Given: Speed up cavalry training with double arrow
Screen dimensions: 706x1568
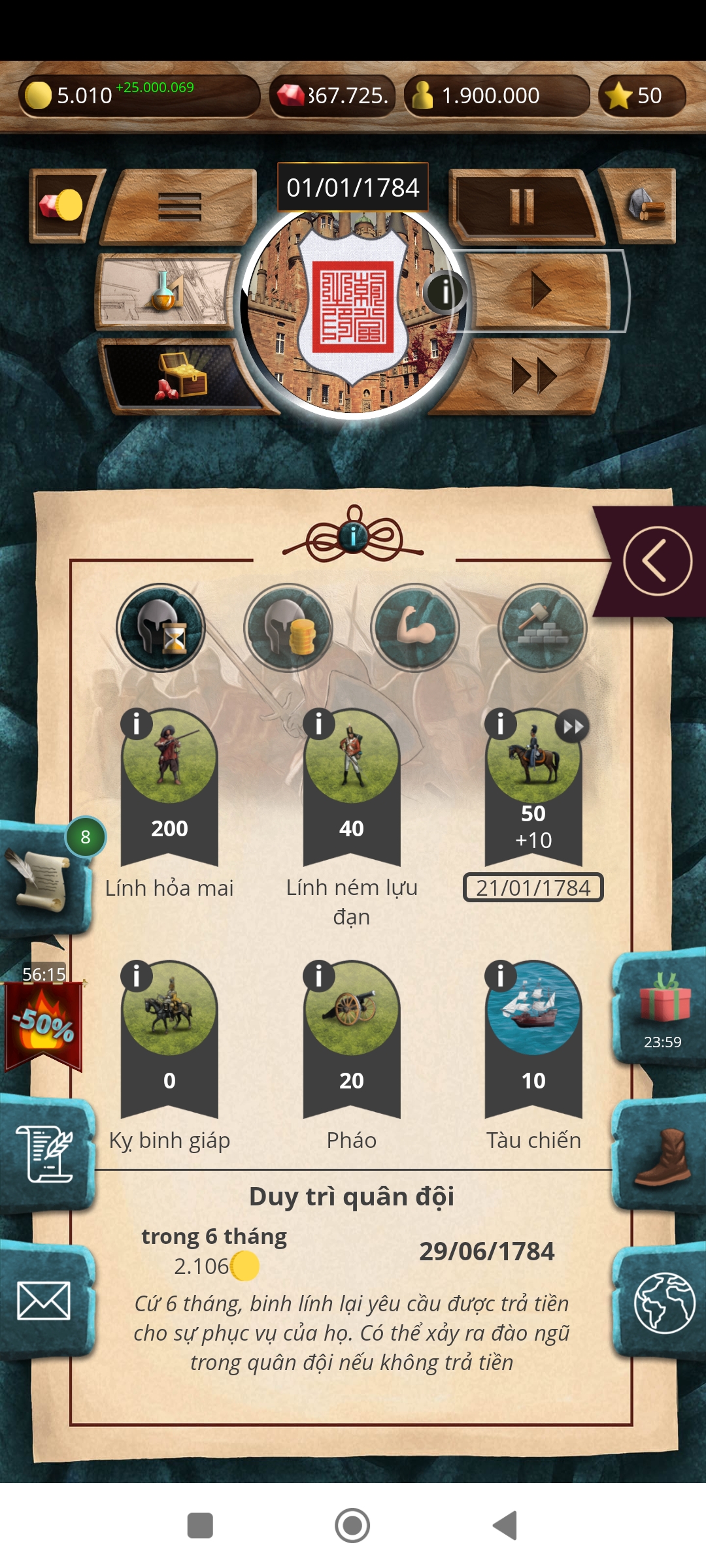Looking at the screenshot, I should click(x=573, y=727).
